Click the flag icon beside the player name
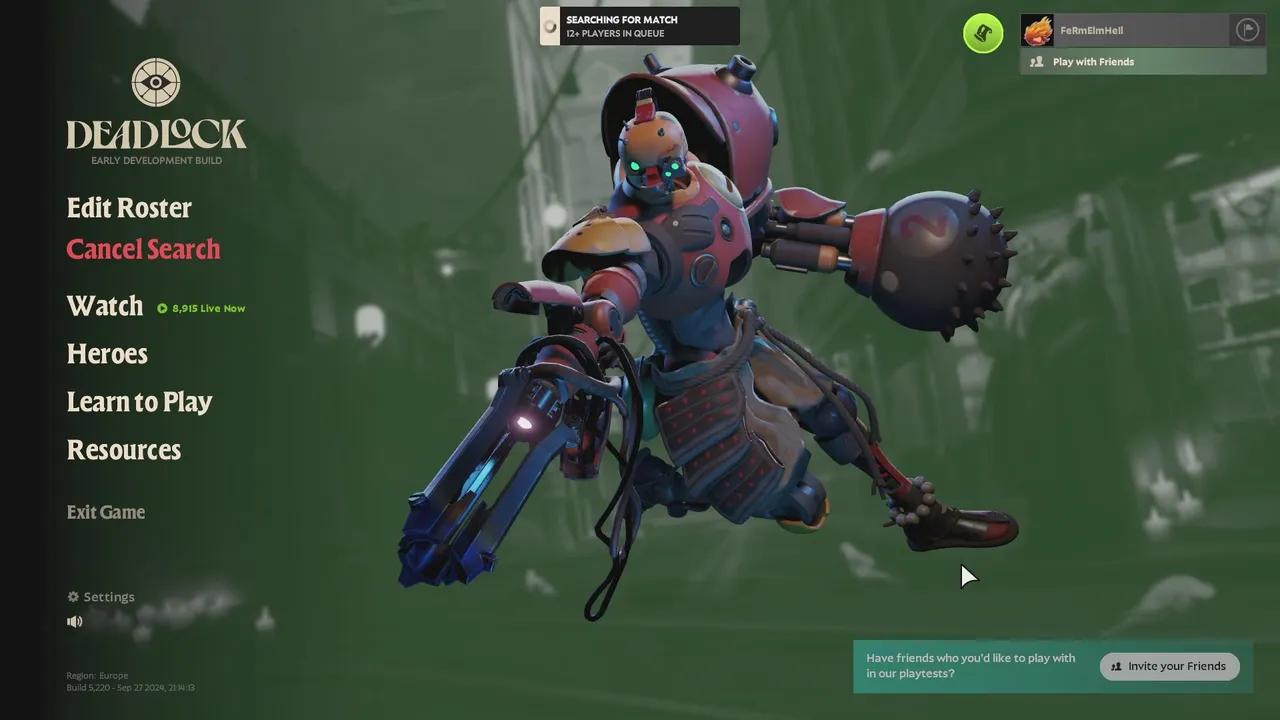The height and width of the screenshot is (720, 1280). [1247, 30]
